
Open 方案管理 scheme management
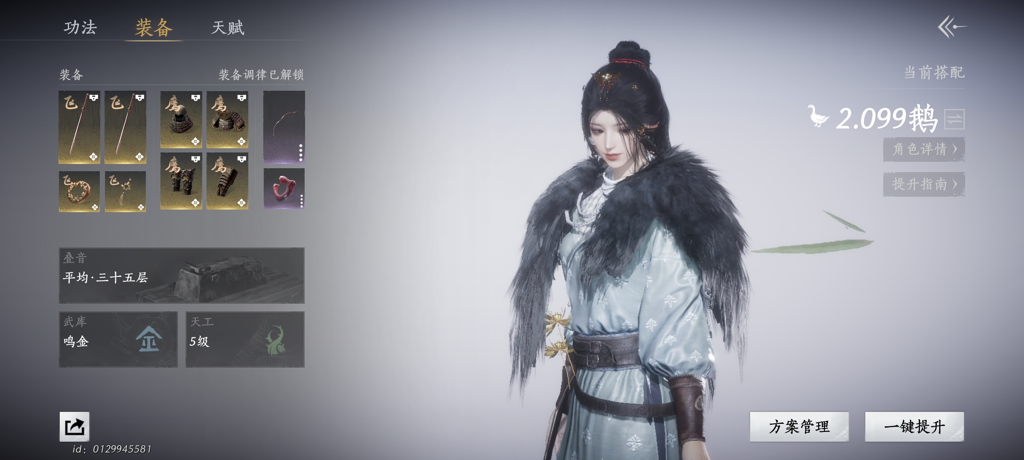(x=799, y=426)
